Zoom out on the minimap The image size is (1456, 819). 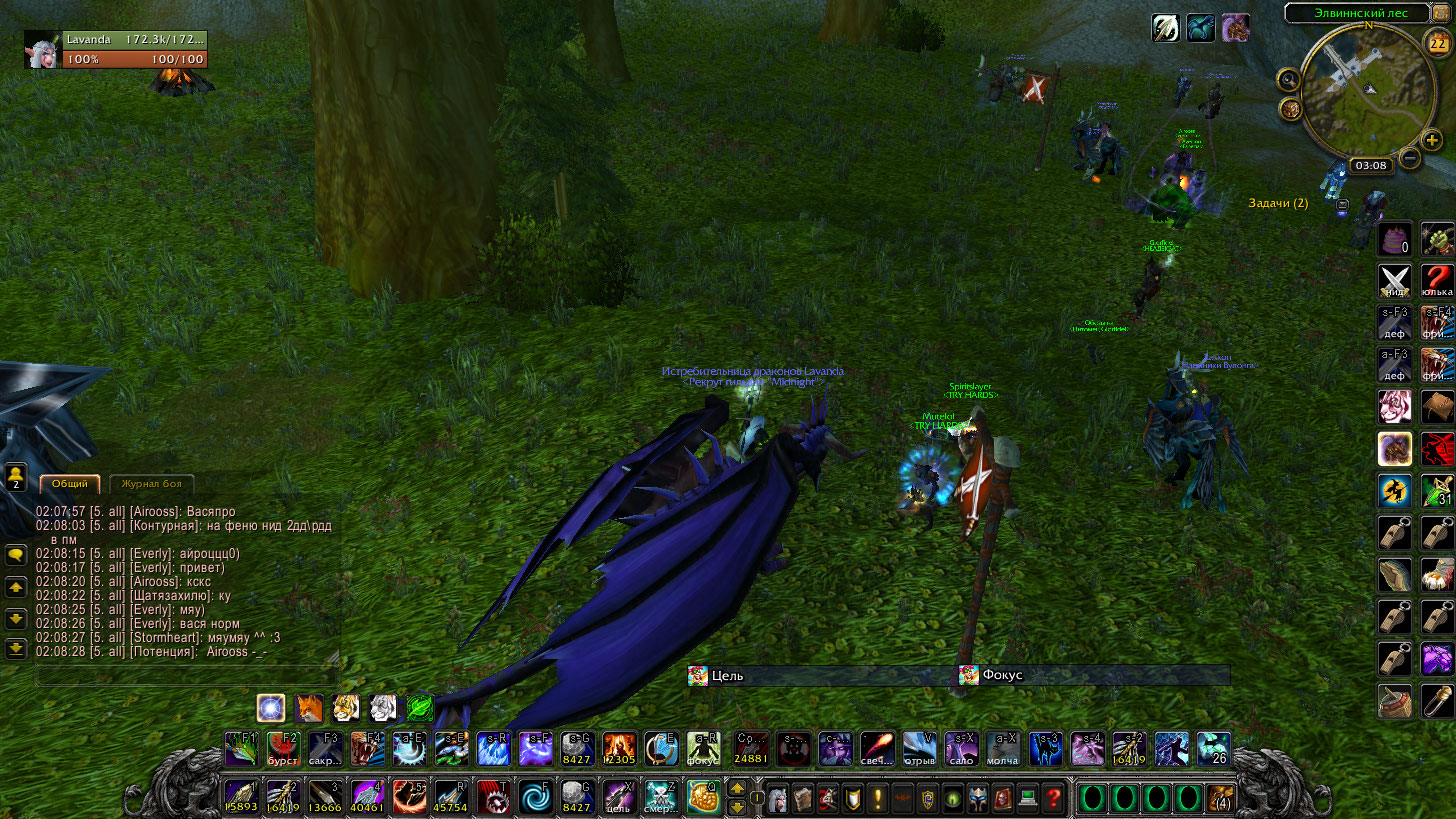[1409, 158]
